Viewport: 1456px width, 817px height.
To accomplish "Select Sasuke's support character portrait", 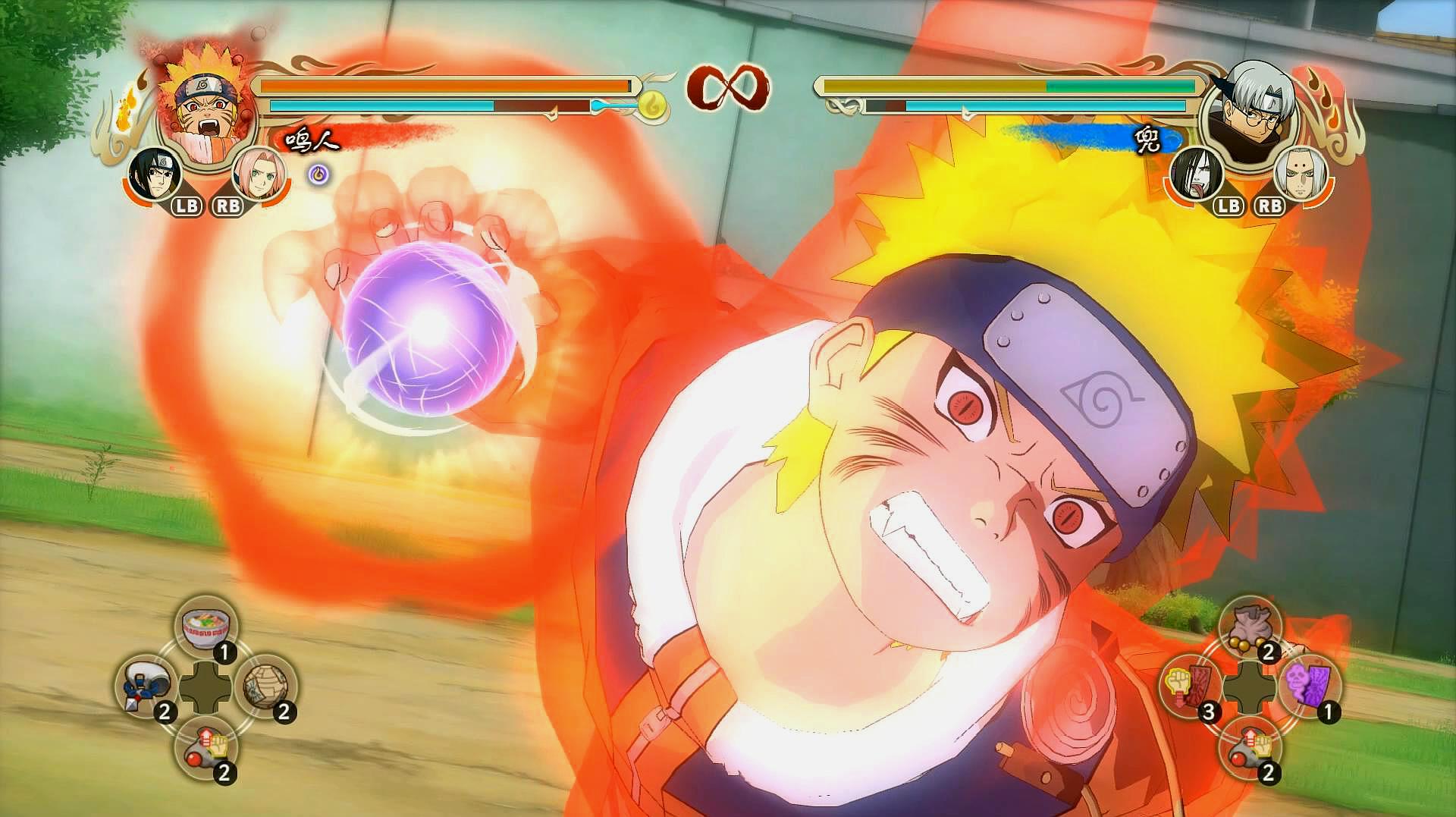I will 152,174.
